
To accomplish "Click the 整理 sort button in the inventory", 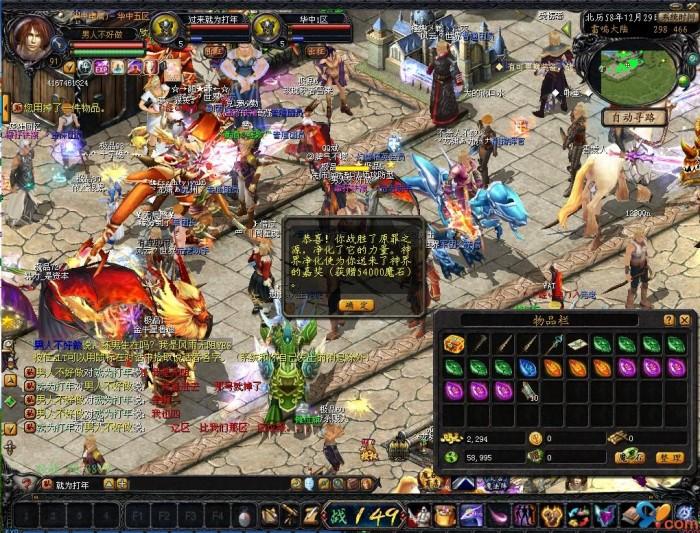I will click(669, 456).
